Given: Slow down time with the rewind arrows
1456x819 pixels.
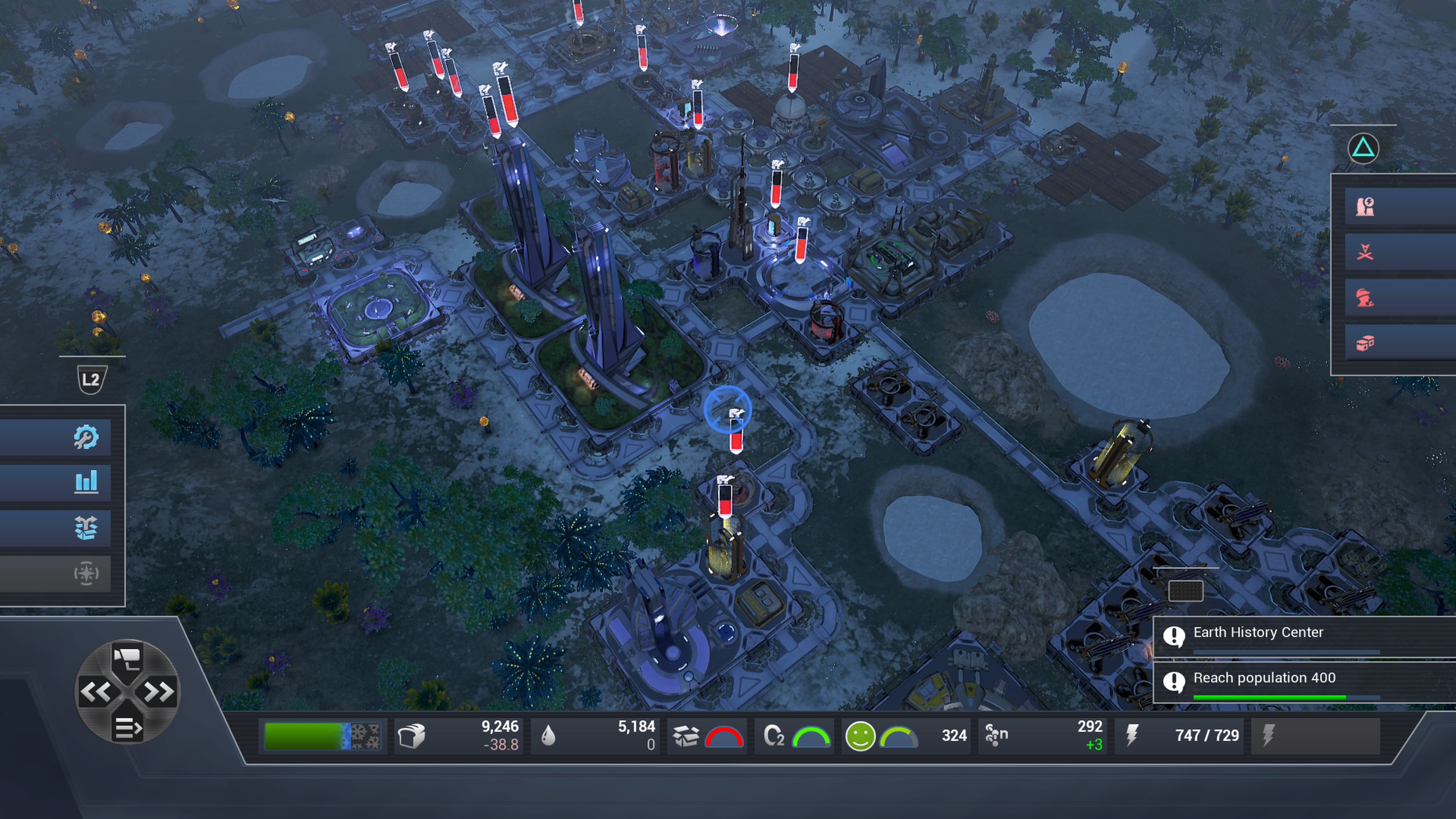Looking at the screenshot, I should coord(95,691).
